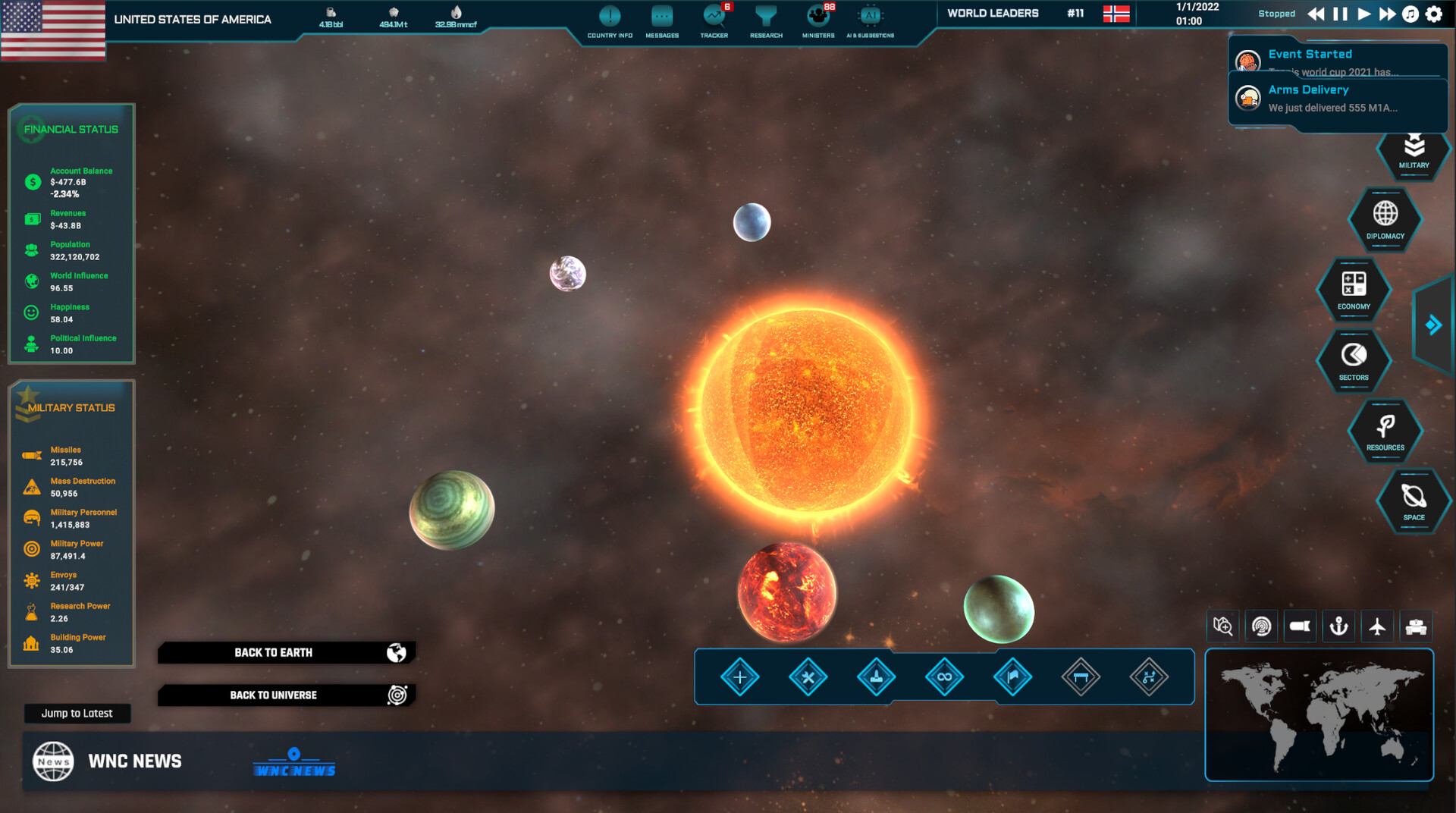
Task: Select the airplane unit filter icon
Action: click(x=1377, y=626)
